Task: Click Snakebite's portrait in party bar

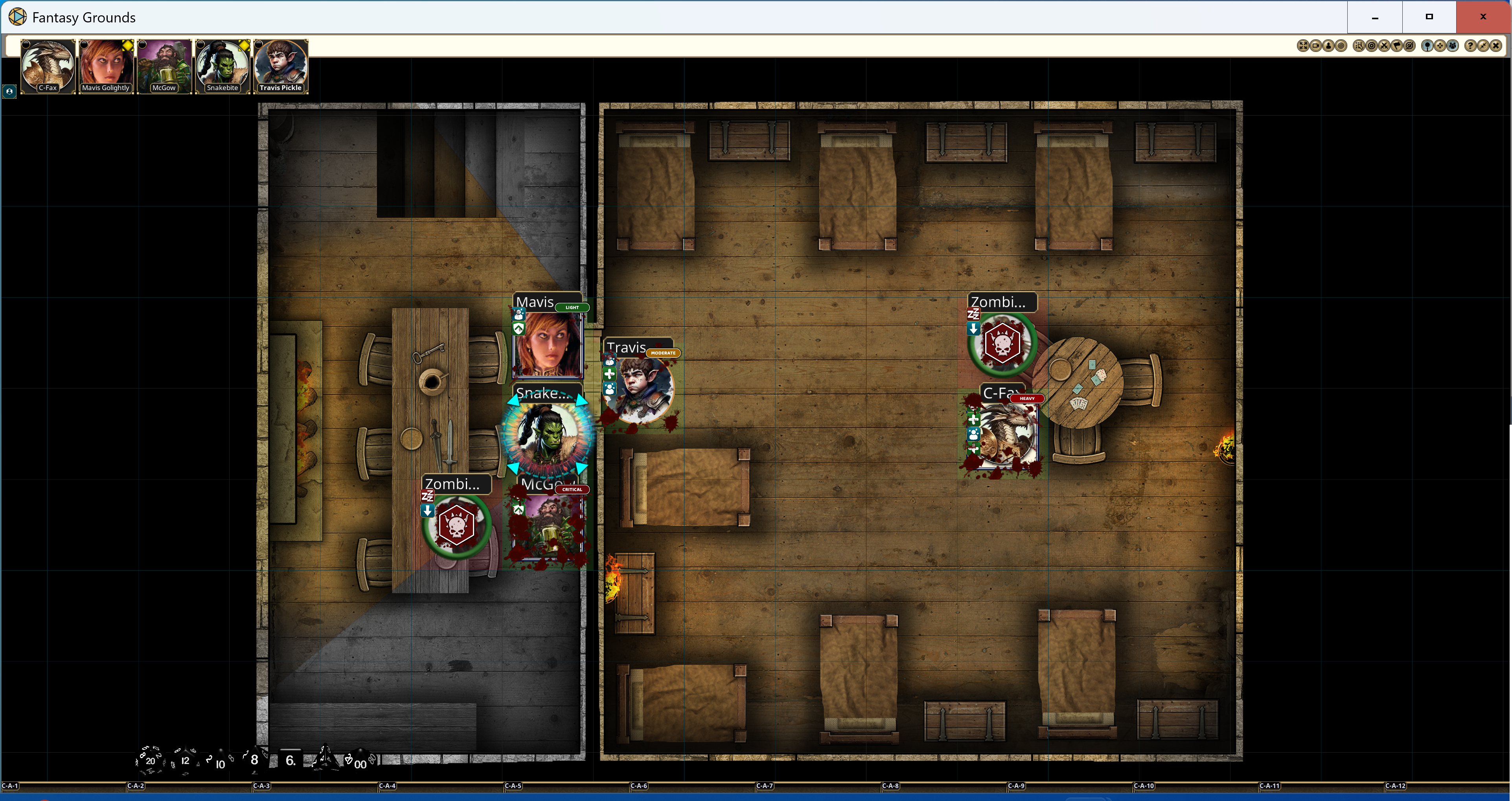Action: 223,64
